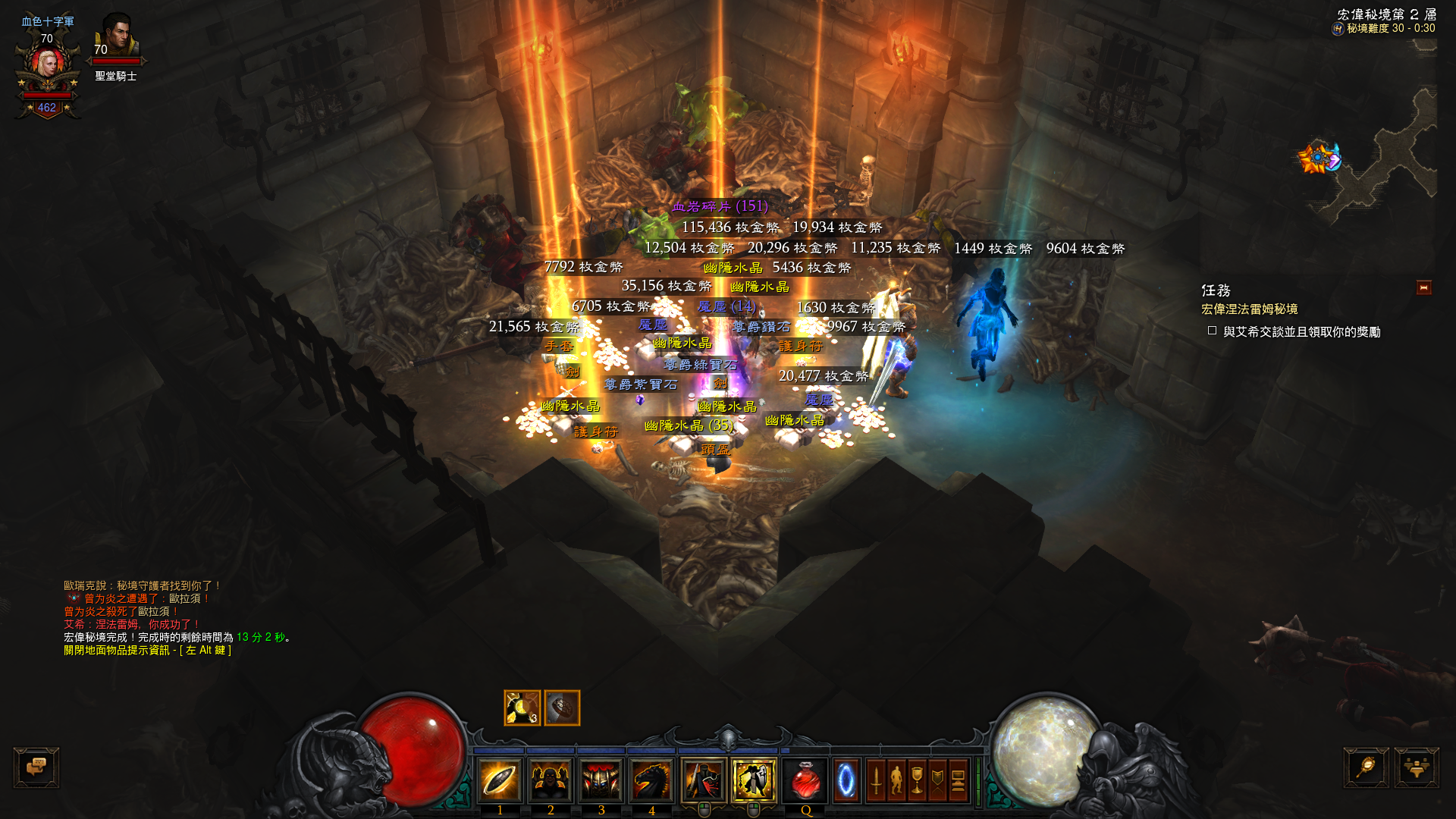
Task: Use the raised-hands skill in slot 2
Action: (551, 780)
